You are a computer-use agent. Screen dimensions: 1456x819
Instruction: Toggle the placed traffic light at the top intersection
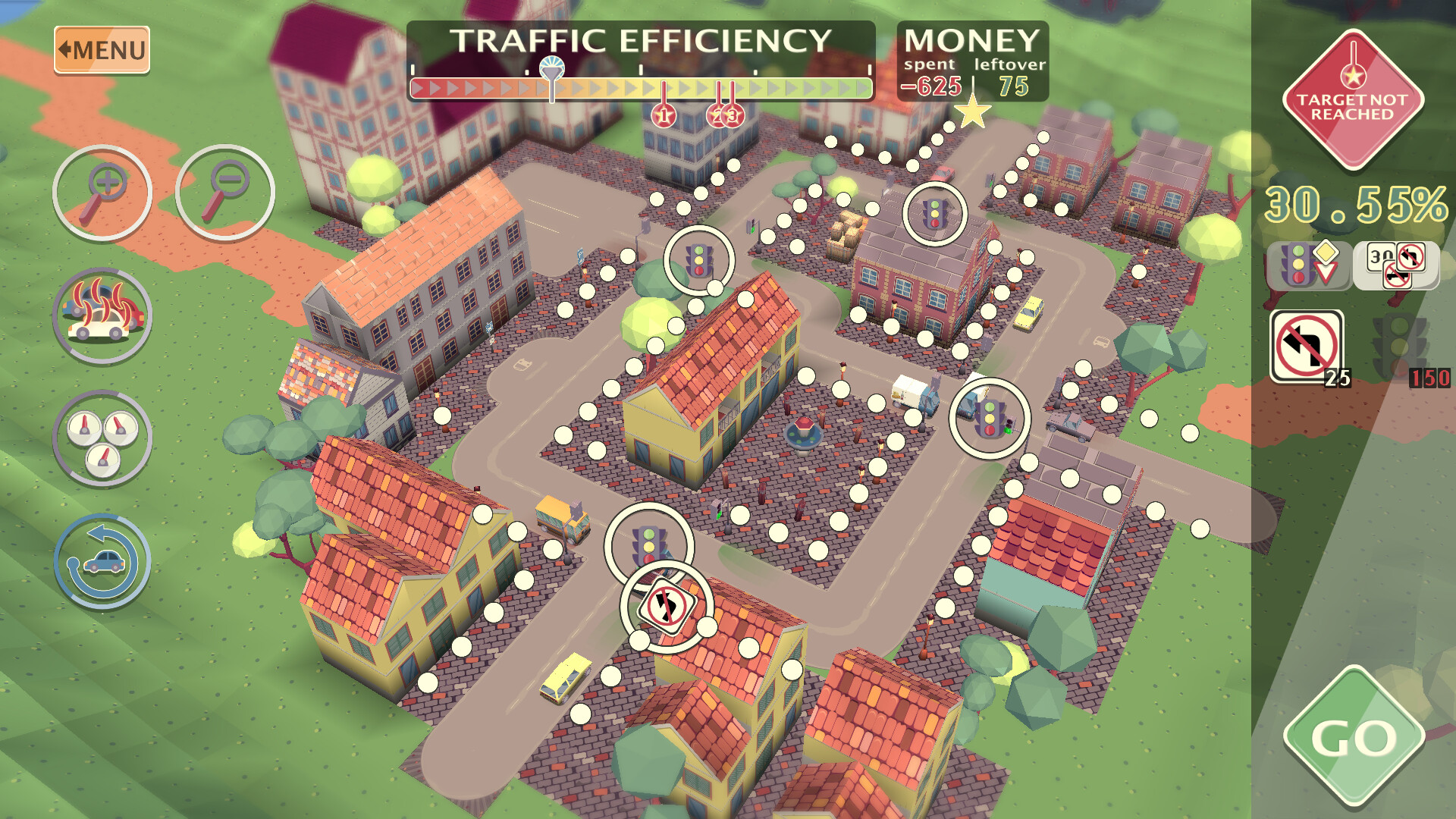(x=935, y=214)
